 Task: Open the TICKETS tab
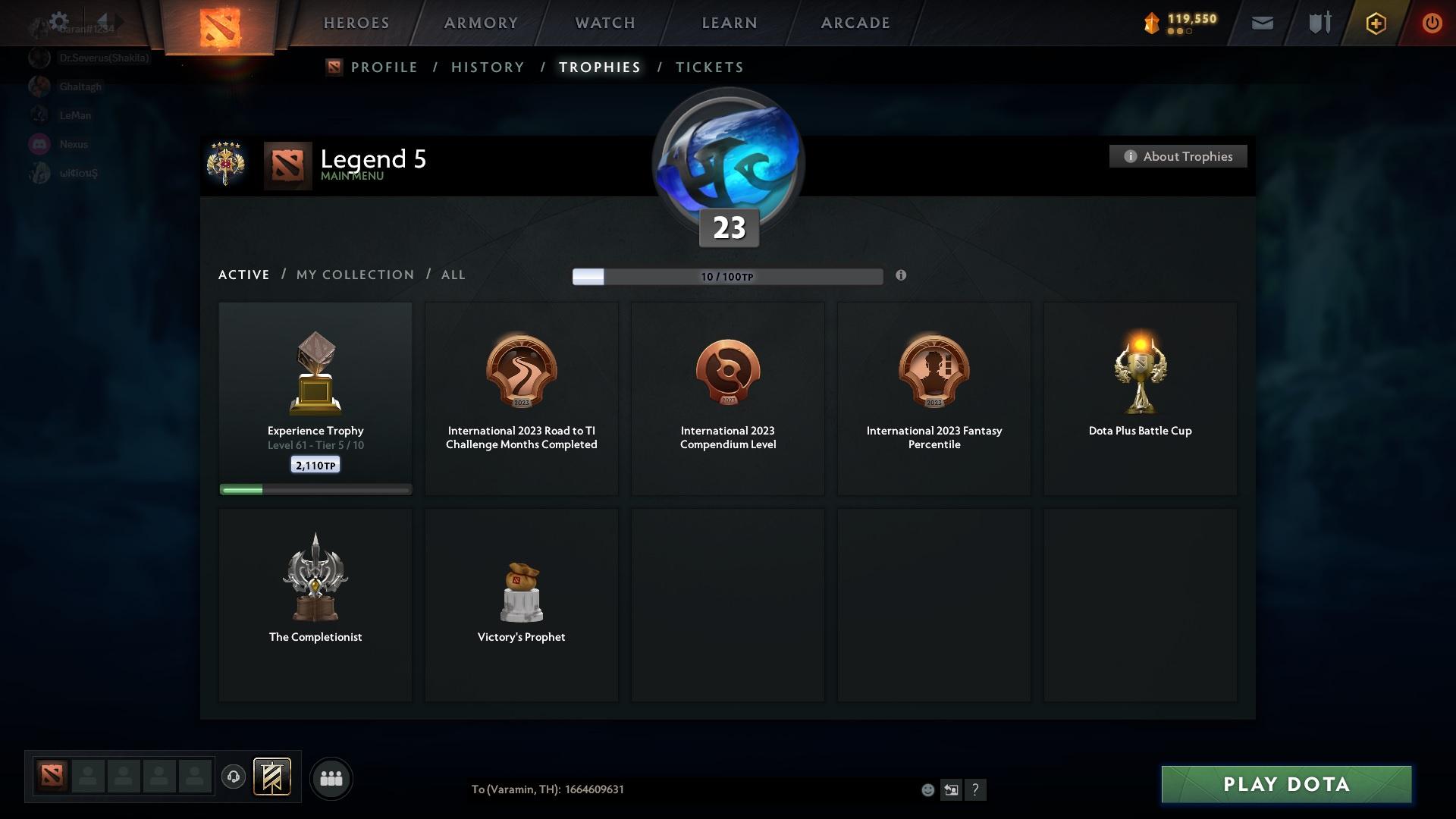click(x=709, y=67)
